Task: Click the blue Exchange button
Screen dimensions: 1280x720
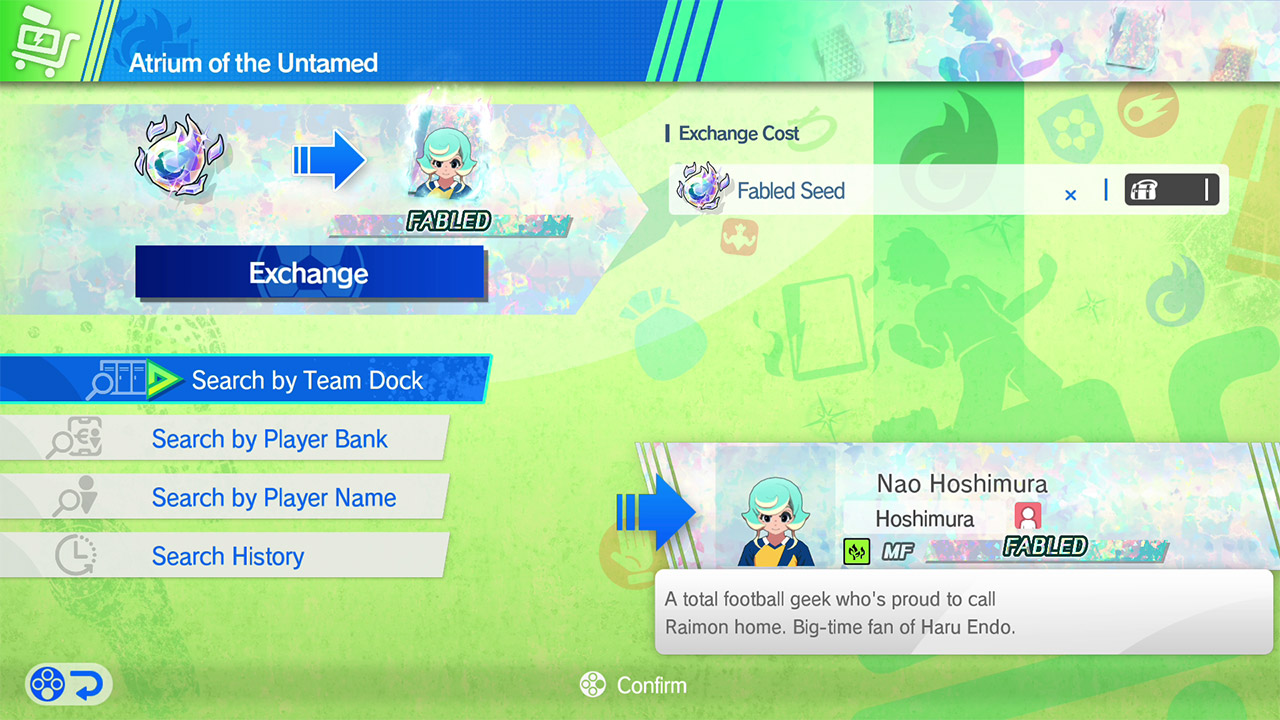Action: coord(309,273)
